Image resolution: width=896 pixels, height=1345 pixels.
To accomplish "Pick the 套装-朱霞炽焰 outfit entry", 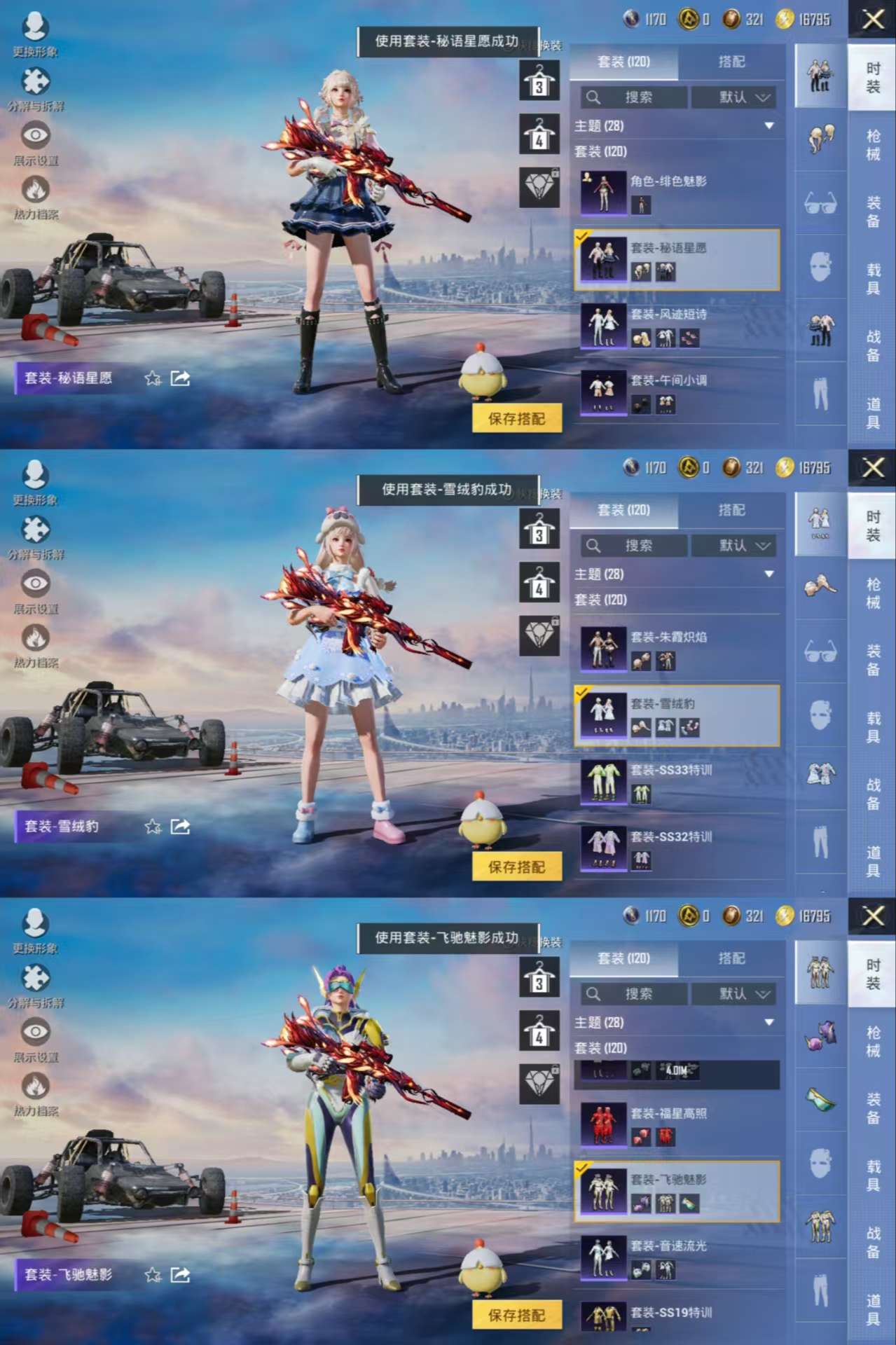I will pos(677,649).
